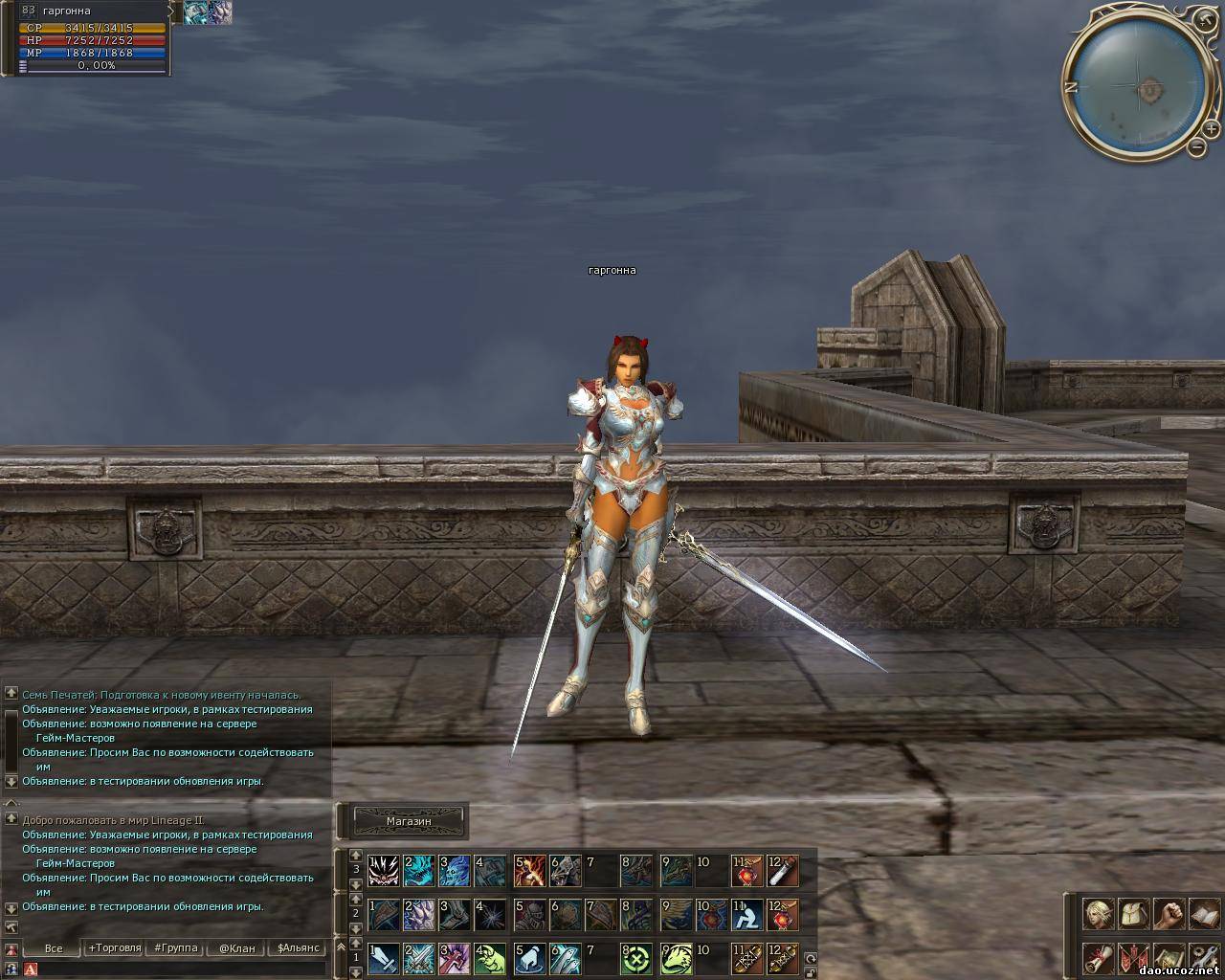The height and width of the screenshot is (980, 1225).
Task: Use the sword attack skill in slot 1
Action: pyautogui.click(x=384, y=959)
